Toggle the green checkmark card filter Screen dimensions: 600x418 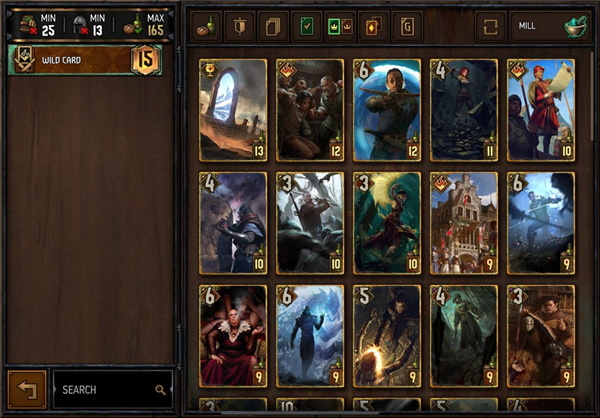pos(306,26)
